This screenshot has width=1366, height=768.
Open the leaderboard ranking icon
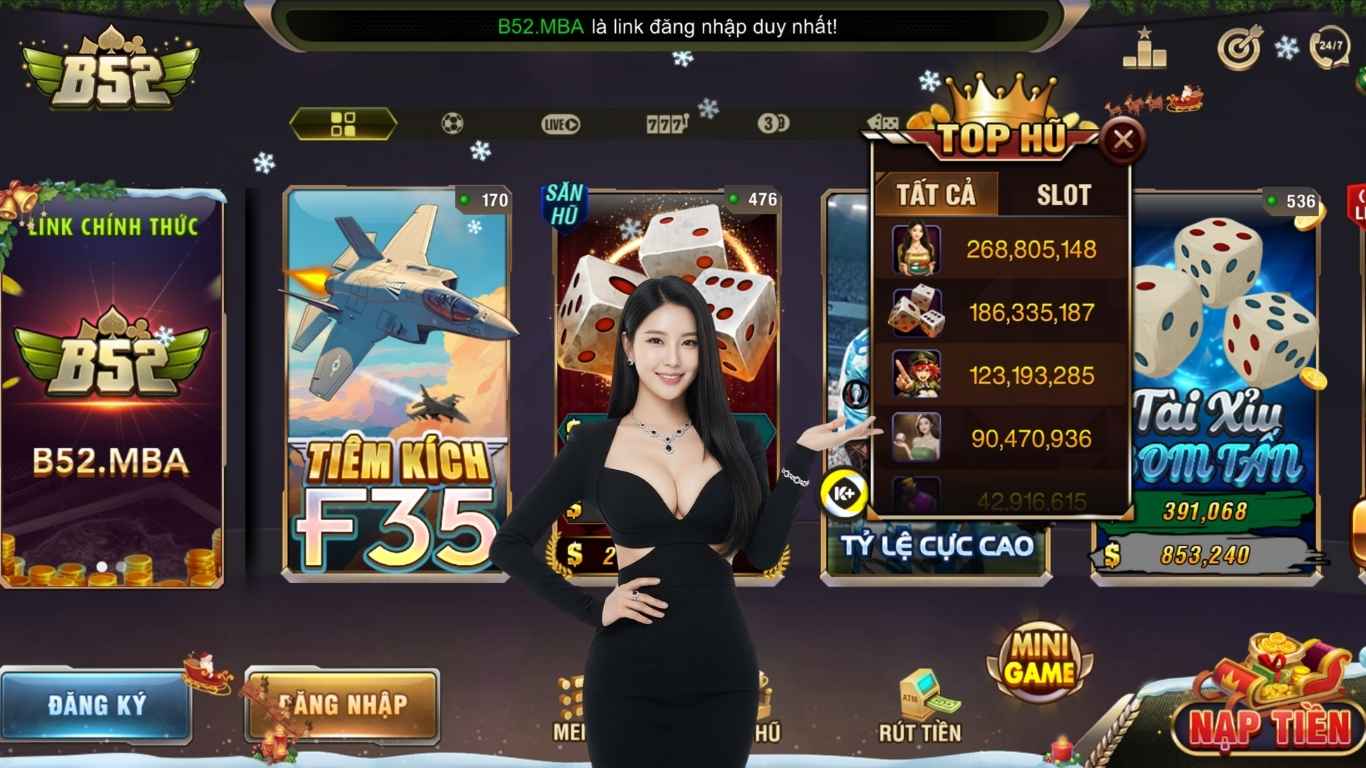tap(1143, 47)
